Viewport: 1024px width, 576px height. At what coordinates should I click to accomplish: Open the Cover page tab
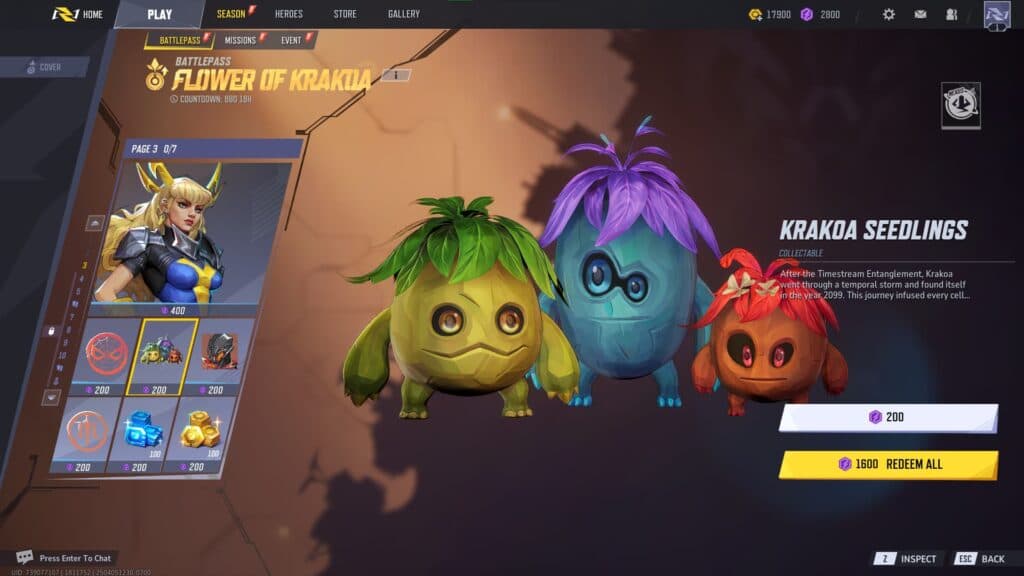pyautogui.click(x=45, y=67)
